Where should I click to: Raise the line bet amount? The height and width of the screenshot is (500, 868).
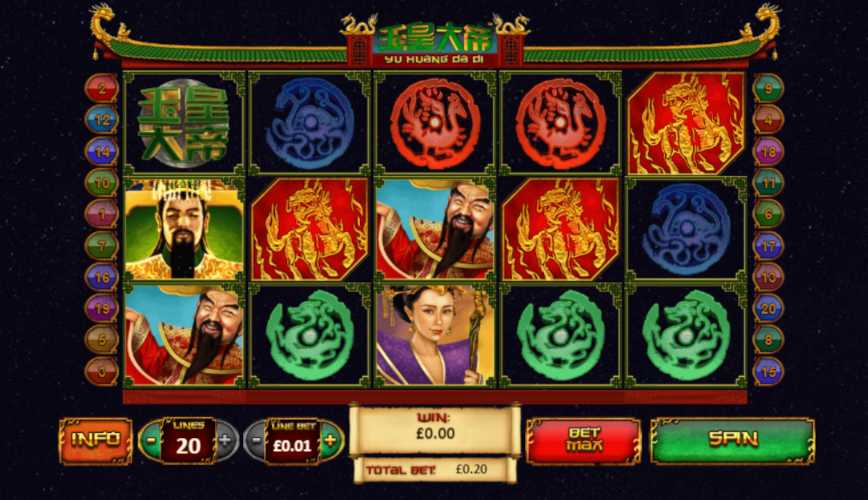click(x=331, y=440)
